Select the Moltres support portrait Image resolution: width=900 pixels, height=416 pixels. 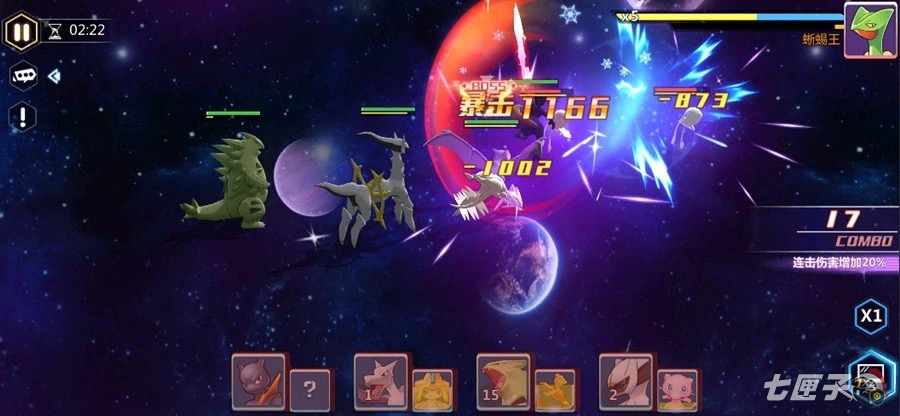point(555,389)
